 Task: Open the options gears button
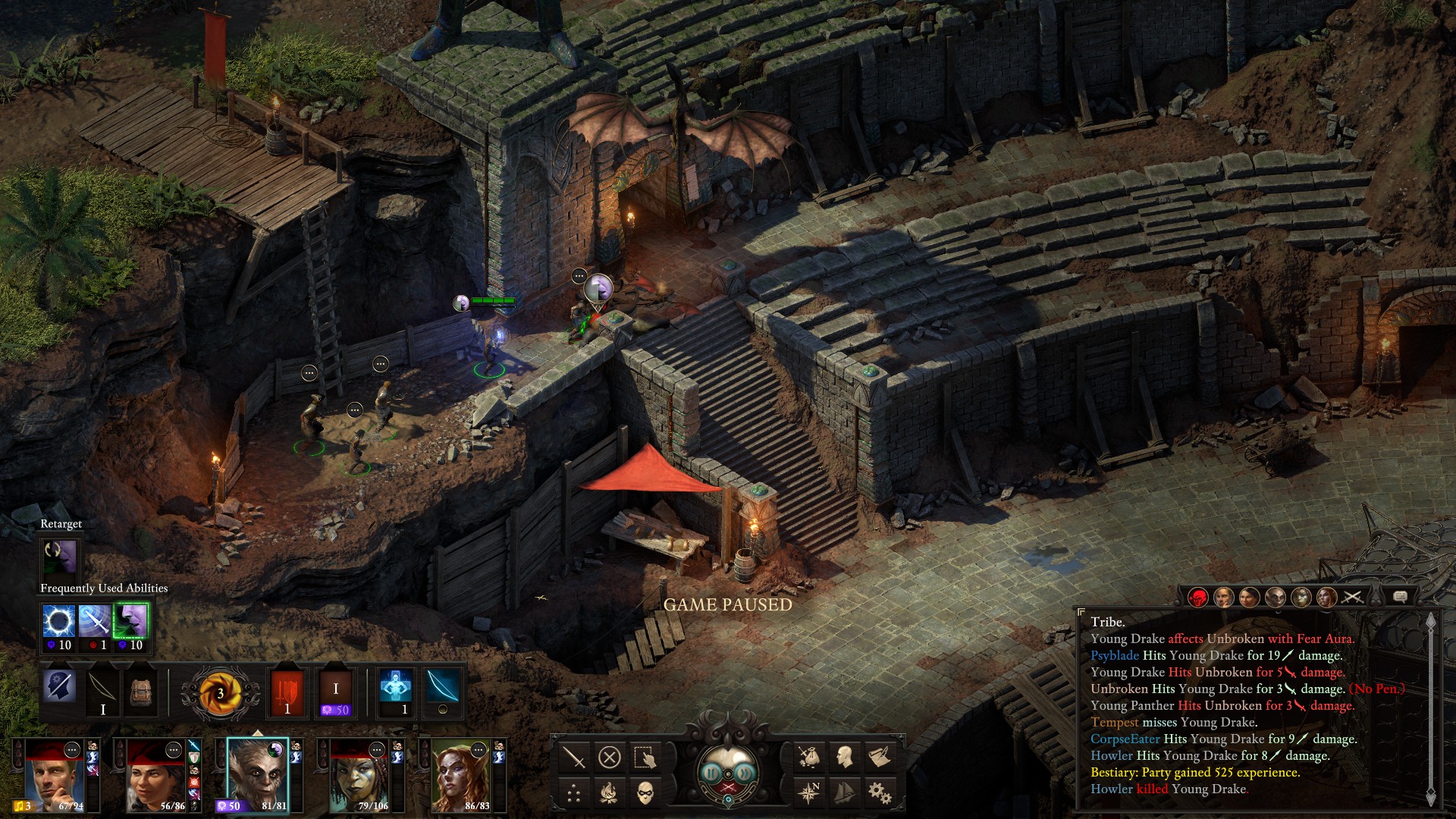(880, 792)
